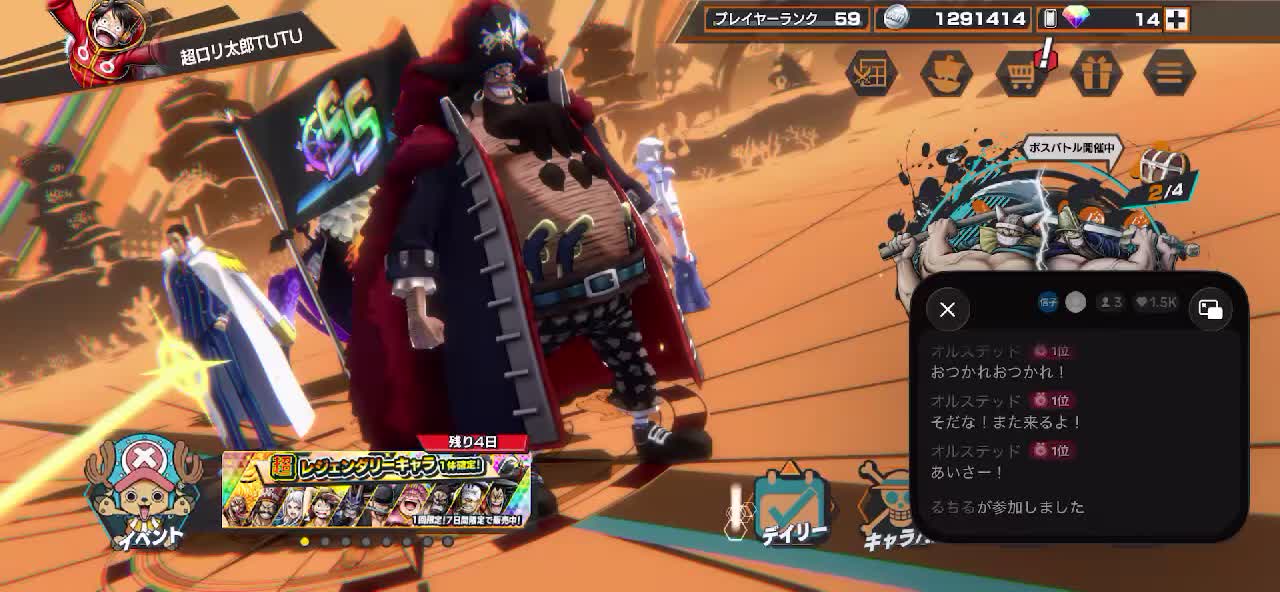Add more rainbow diamonds with plus button
Viewport: 1280px width, 592px height.
(1177, 19)
